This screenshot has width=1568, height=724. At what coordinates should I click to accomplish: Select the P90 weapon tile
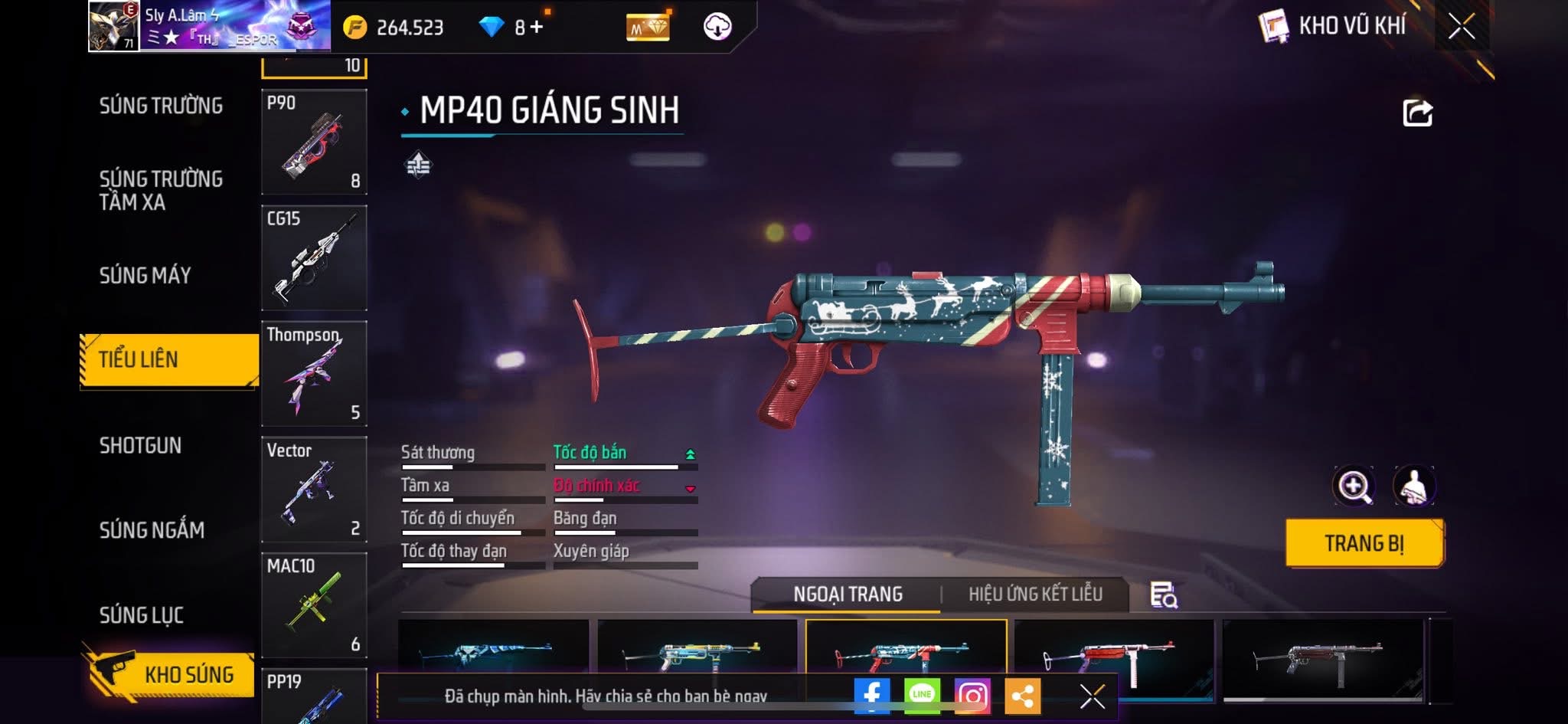[314, 143]
